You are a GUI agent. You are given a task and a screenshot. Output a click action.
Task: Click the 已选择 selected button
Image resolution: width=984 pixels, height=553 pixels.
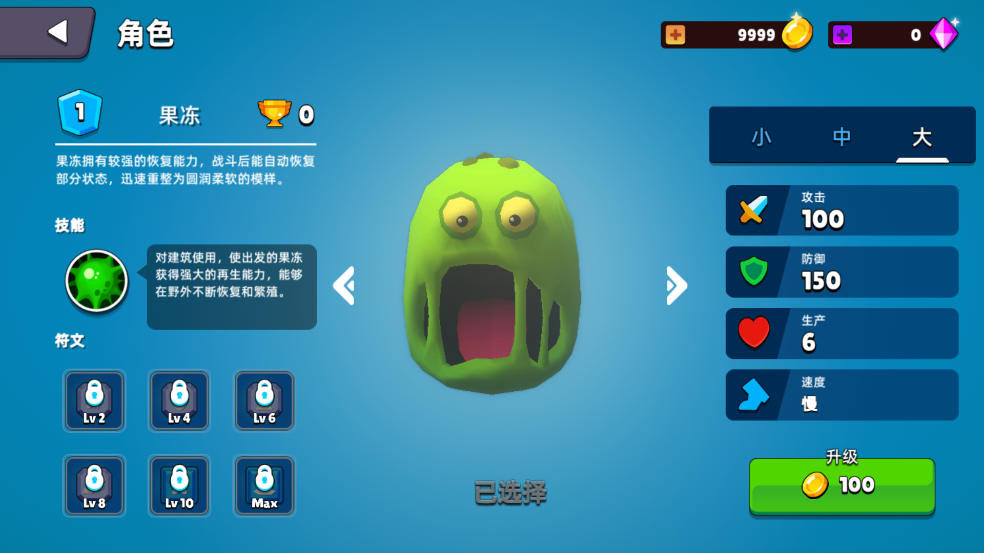click(x=510, y=492)
